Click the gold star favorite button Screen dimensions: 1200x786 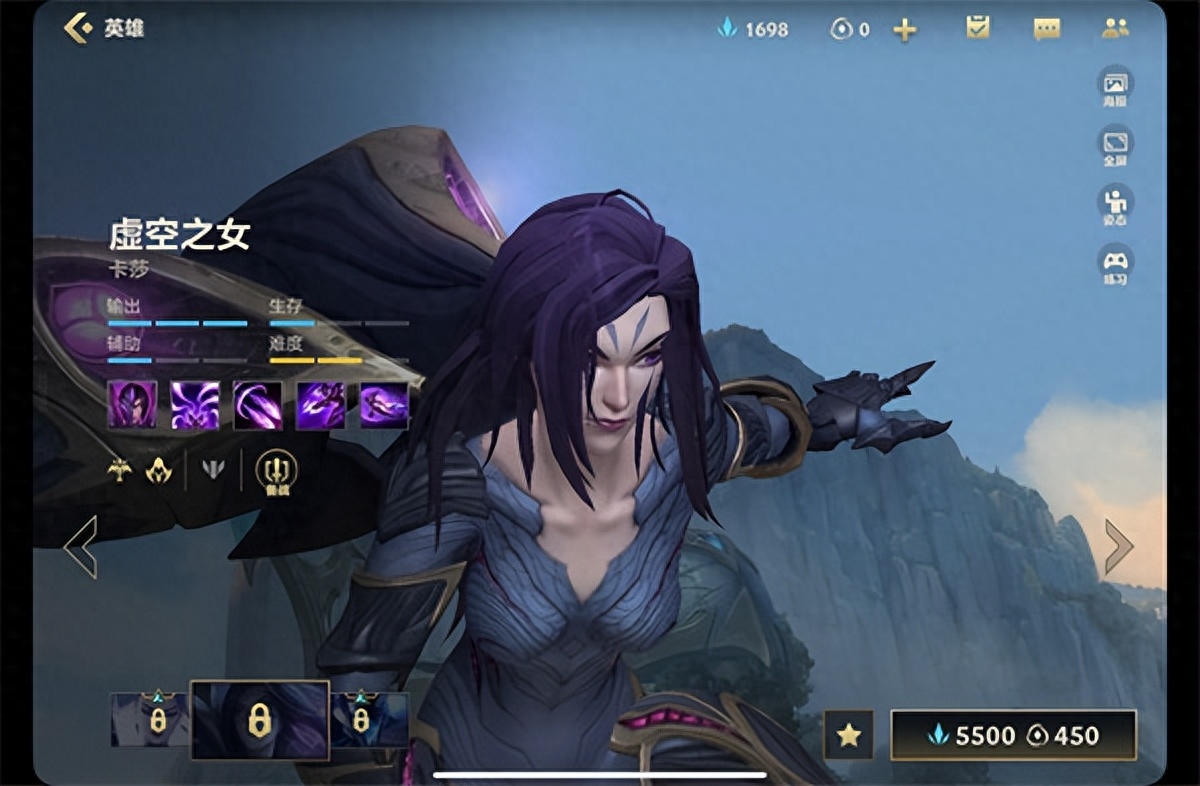[849, 735]
